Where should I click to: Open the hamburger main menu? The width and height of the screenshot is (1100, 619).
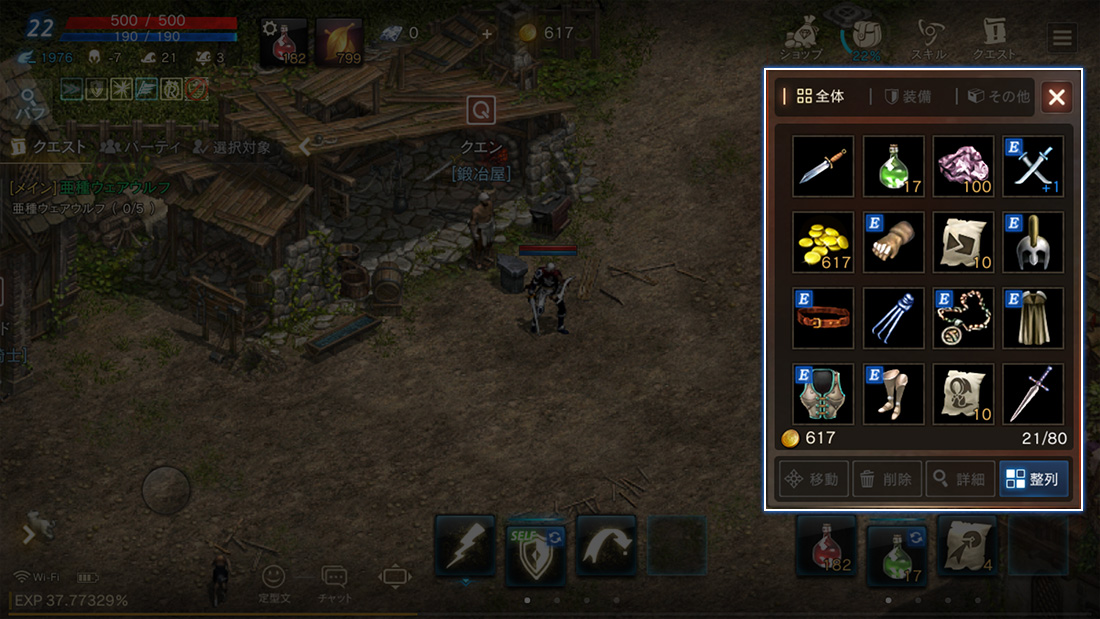(1062, 38)
